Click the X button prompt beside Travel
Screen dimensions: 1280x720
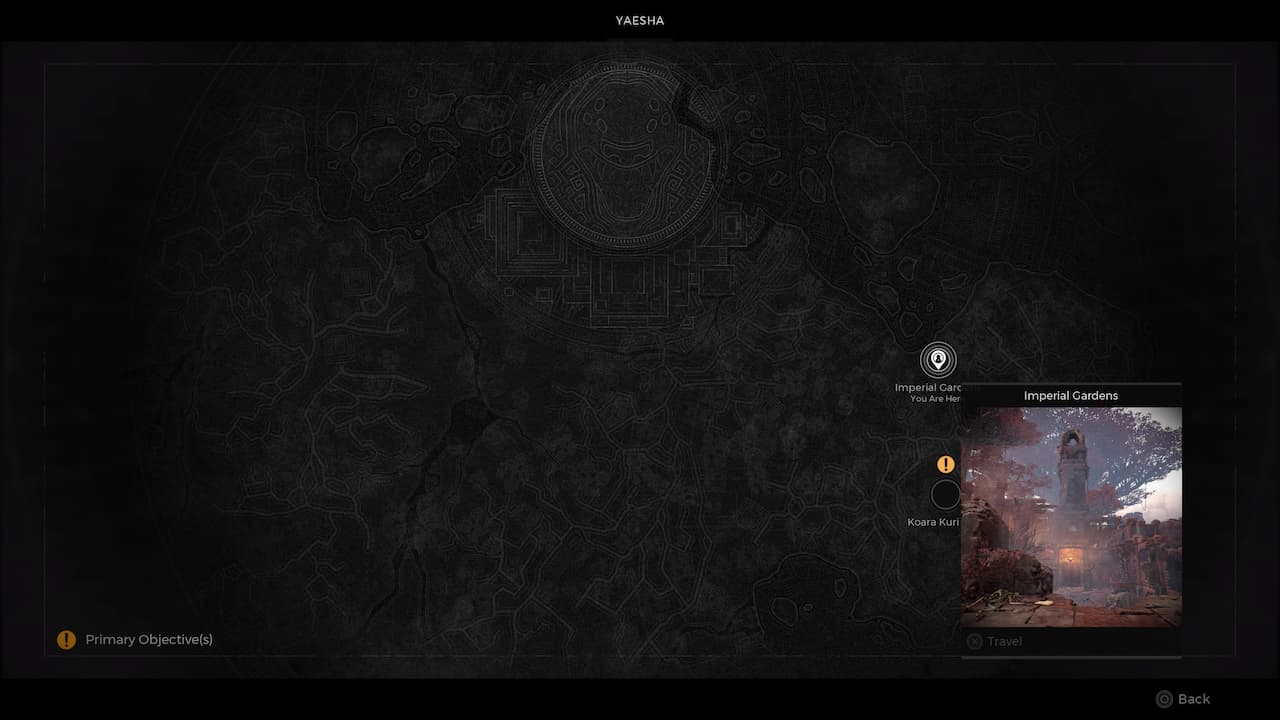pyautogui.click(x=973, y=641)
